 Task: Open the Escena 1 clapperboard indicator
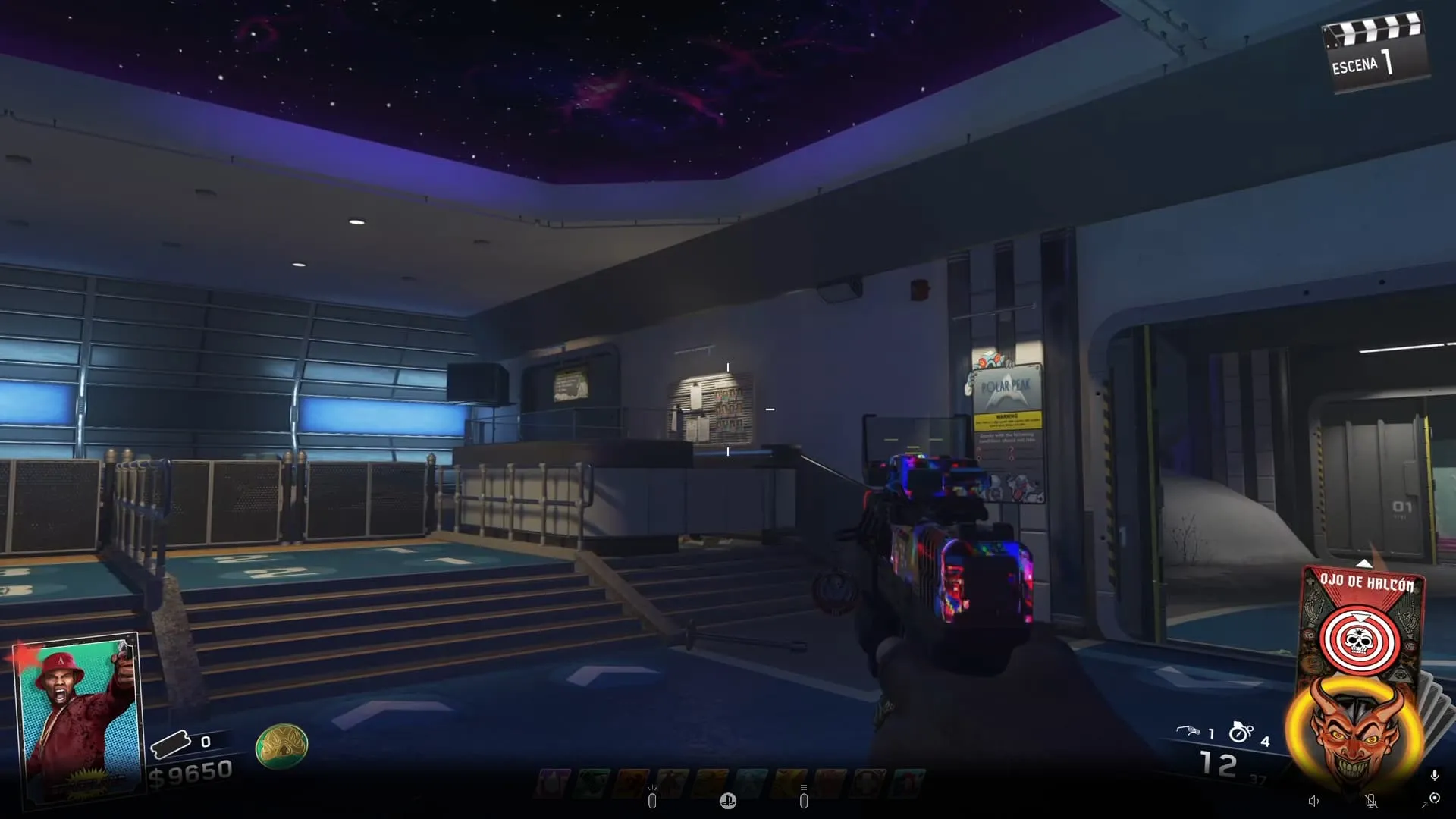coord(1375,53)
